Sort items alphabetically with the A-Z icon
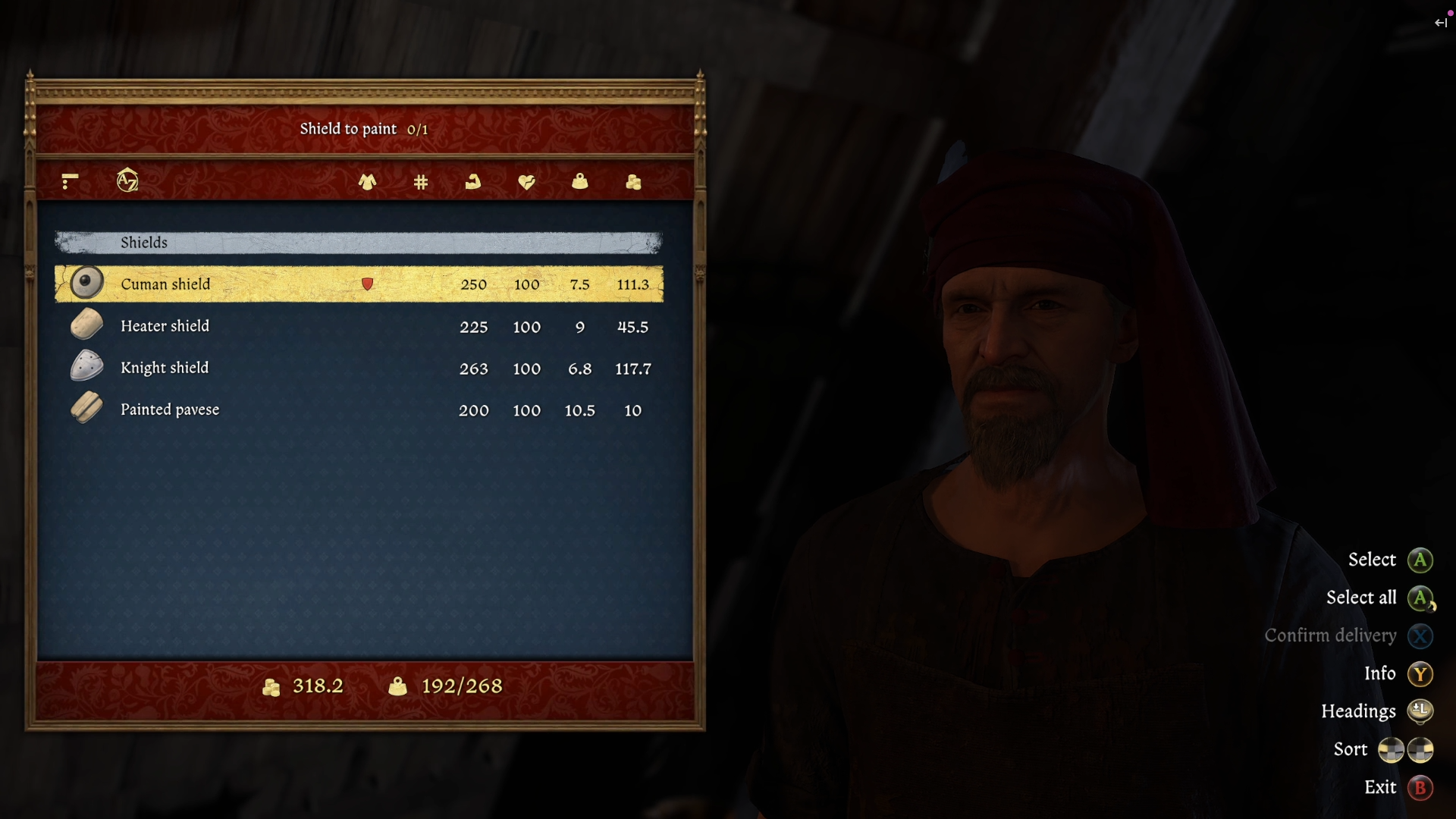This screenshot has width=1456, height=819. pyautogui.click(x=127, y=180)
